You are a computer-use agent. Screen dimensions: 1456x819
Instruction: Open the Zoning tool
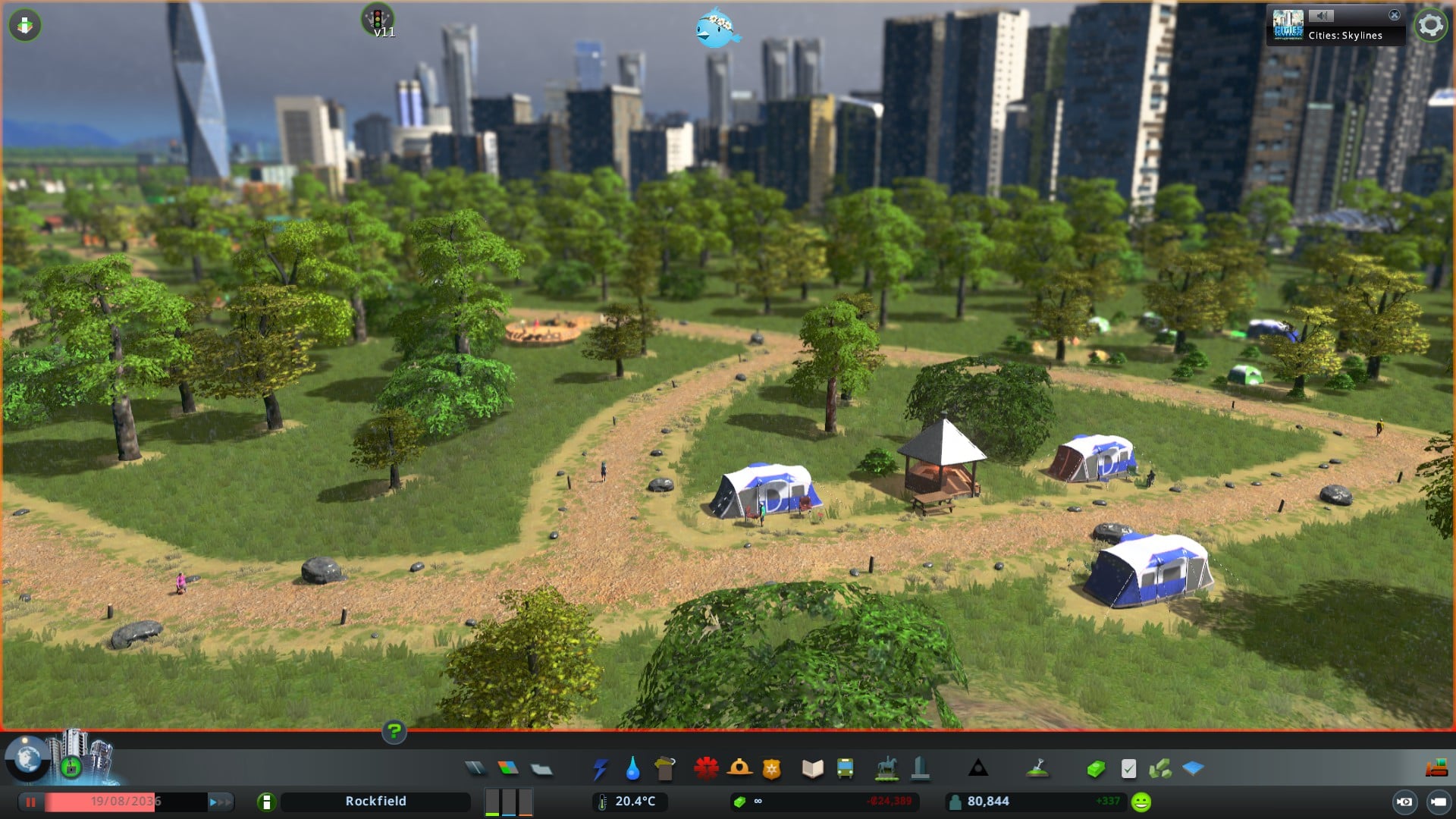(x=508, y=769)
